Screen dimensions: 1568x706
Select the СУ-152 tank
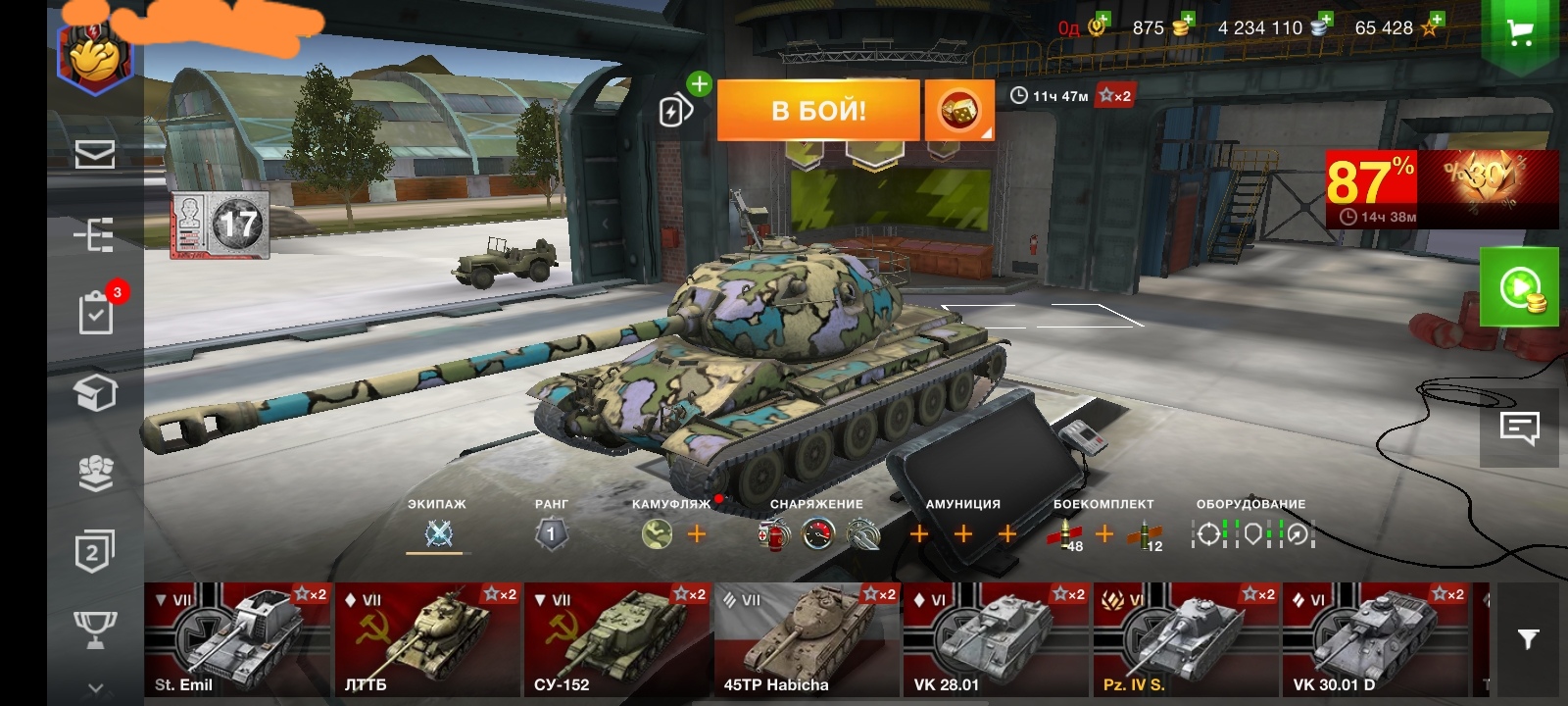click(x=616, y=638)
